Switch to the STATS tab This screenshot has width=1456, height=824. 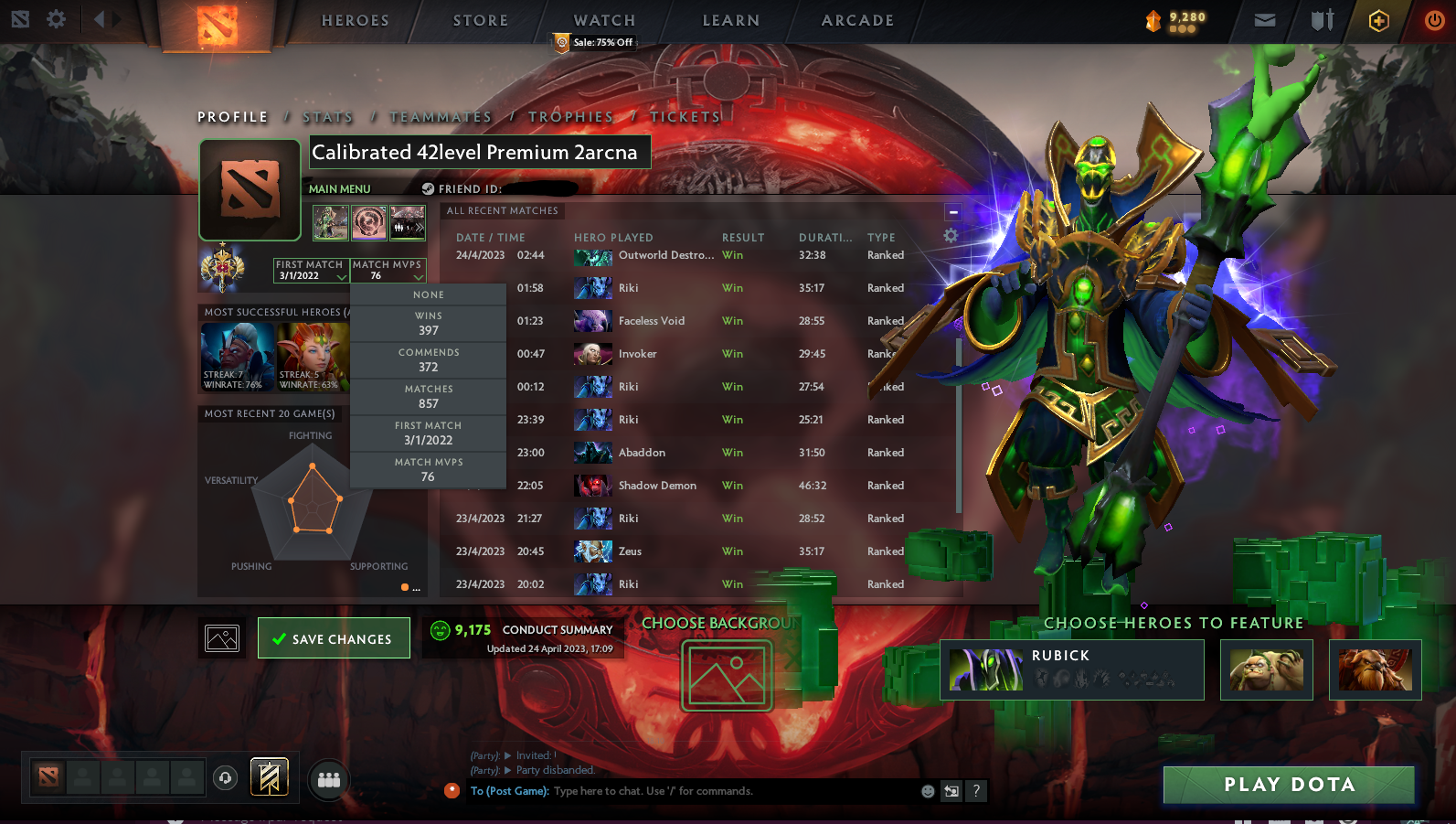327,116
